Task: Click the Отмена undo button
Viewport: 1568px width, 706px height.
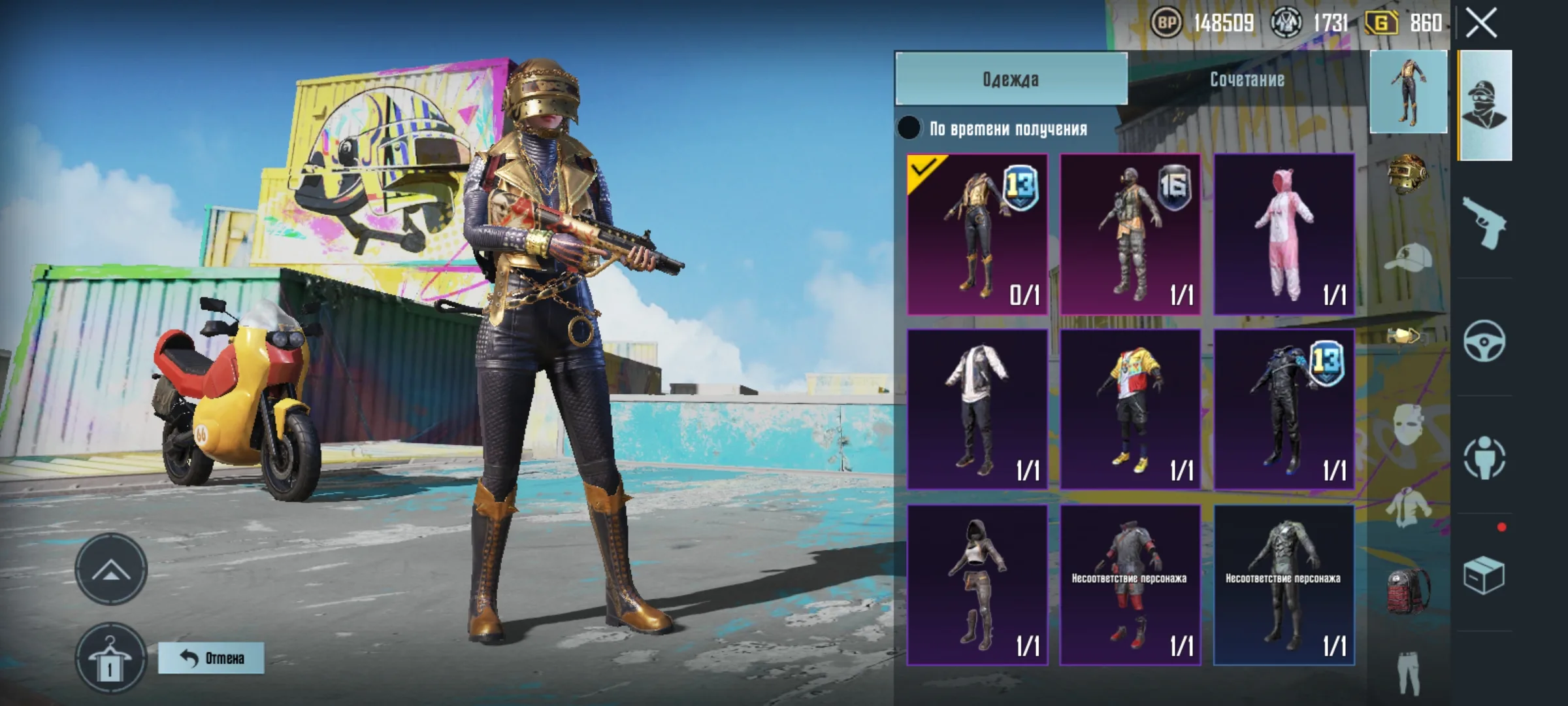Action: click(211, 658)
